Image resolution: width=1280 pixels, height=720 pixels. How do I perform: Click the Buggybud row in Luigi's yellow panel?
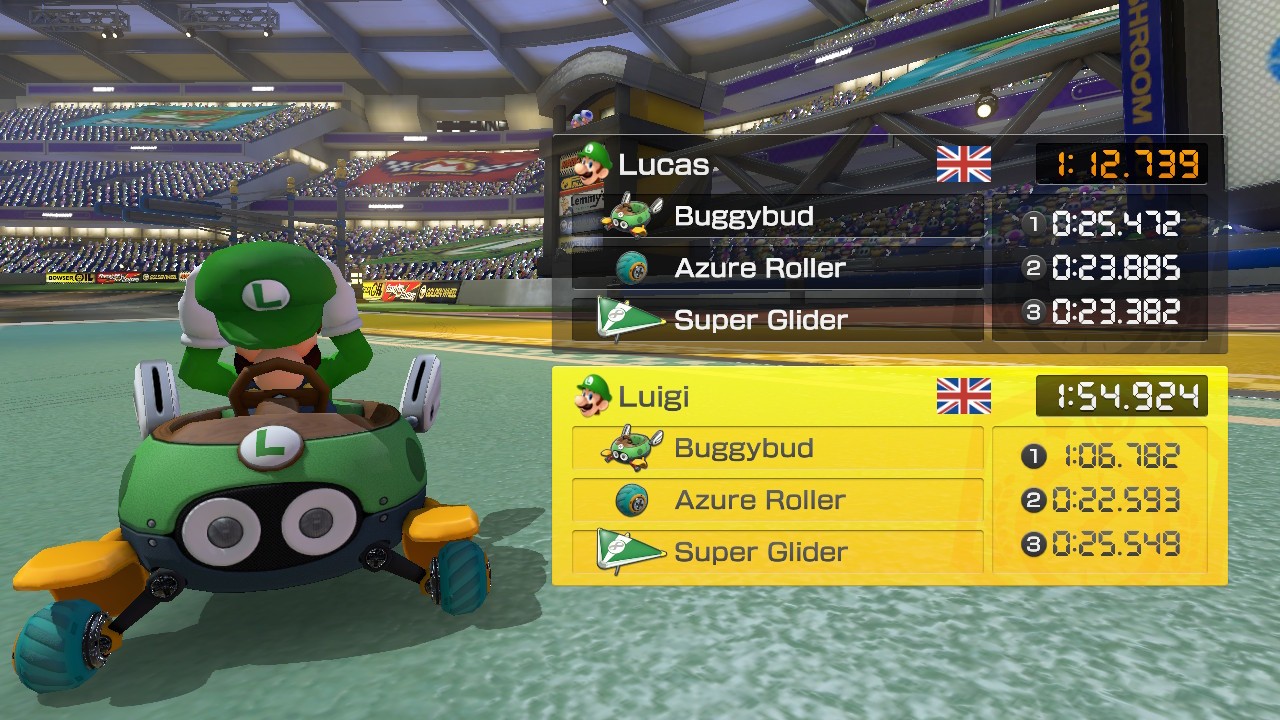pyautogui.click(x=777, y=448)
